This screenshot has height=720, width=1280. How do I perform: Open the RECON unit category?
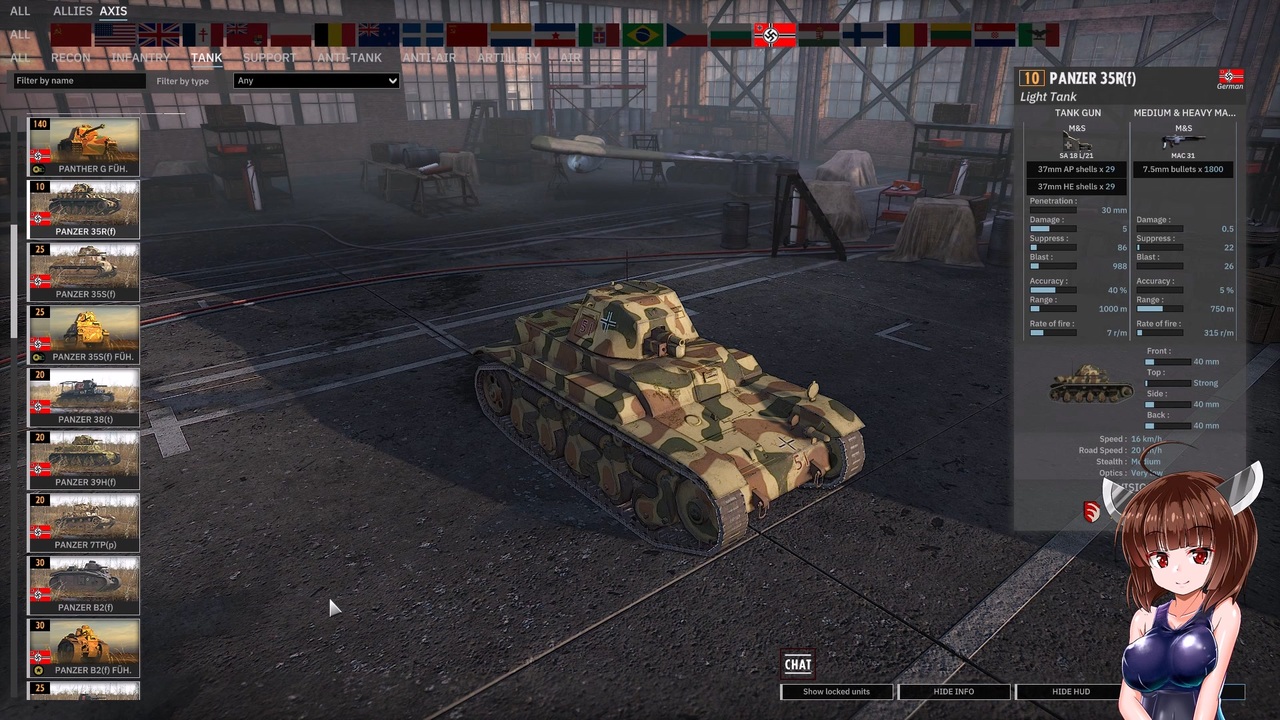pyautogui.click(x=70, y=57)
